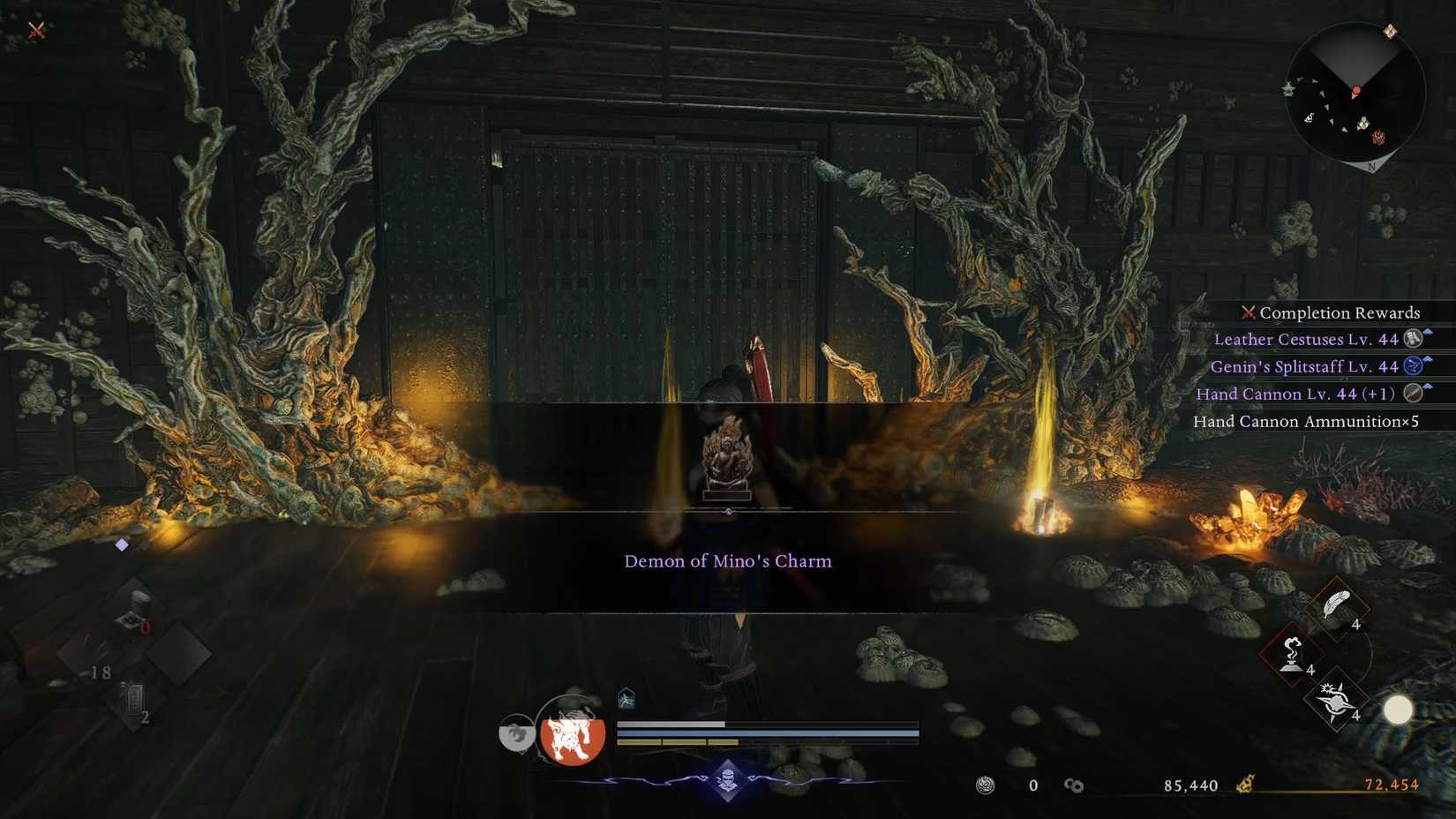Click the Hand Cannon Ammunition x5 reward
Screen dimensions: 1456x819
[1304, 422]
